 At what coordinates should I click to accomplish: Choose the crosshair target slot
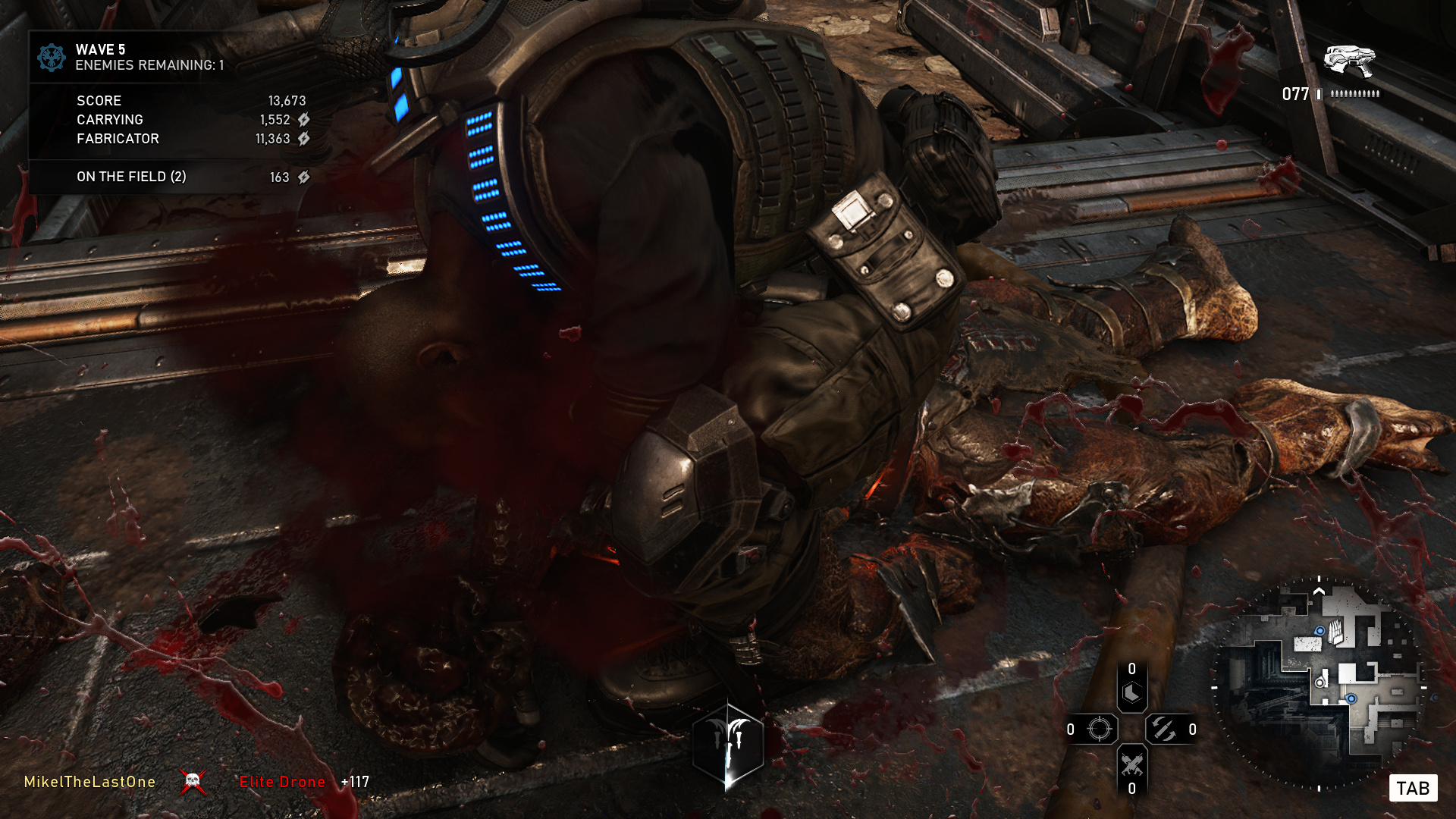coord(1099,730)
